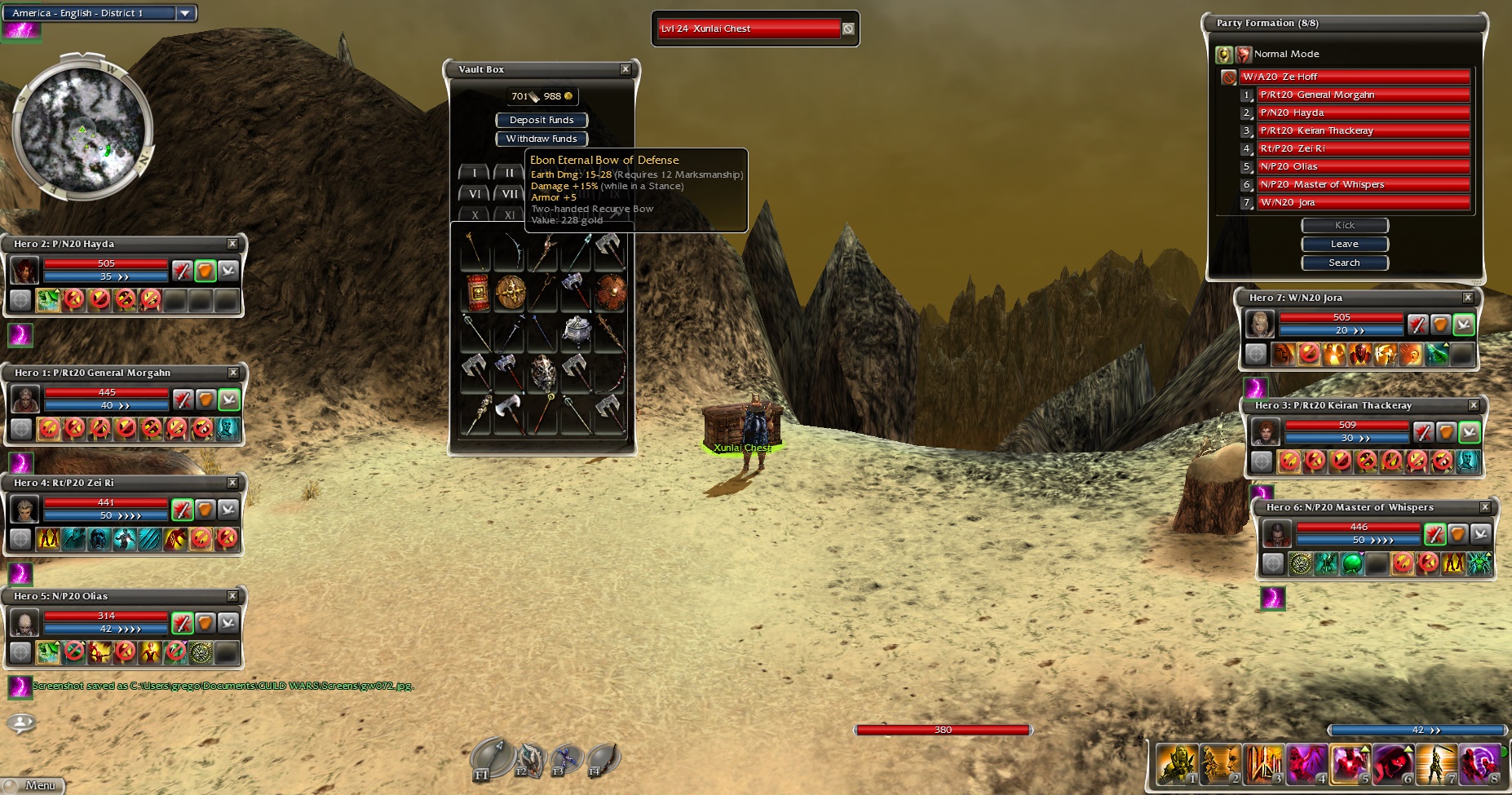The image size is (1512, 795).
Task: Close the Hero 7 Jora panel
Action: coord(1468,298)
